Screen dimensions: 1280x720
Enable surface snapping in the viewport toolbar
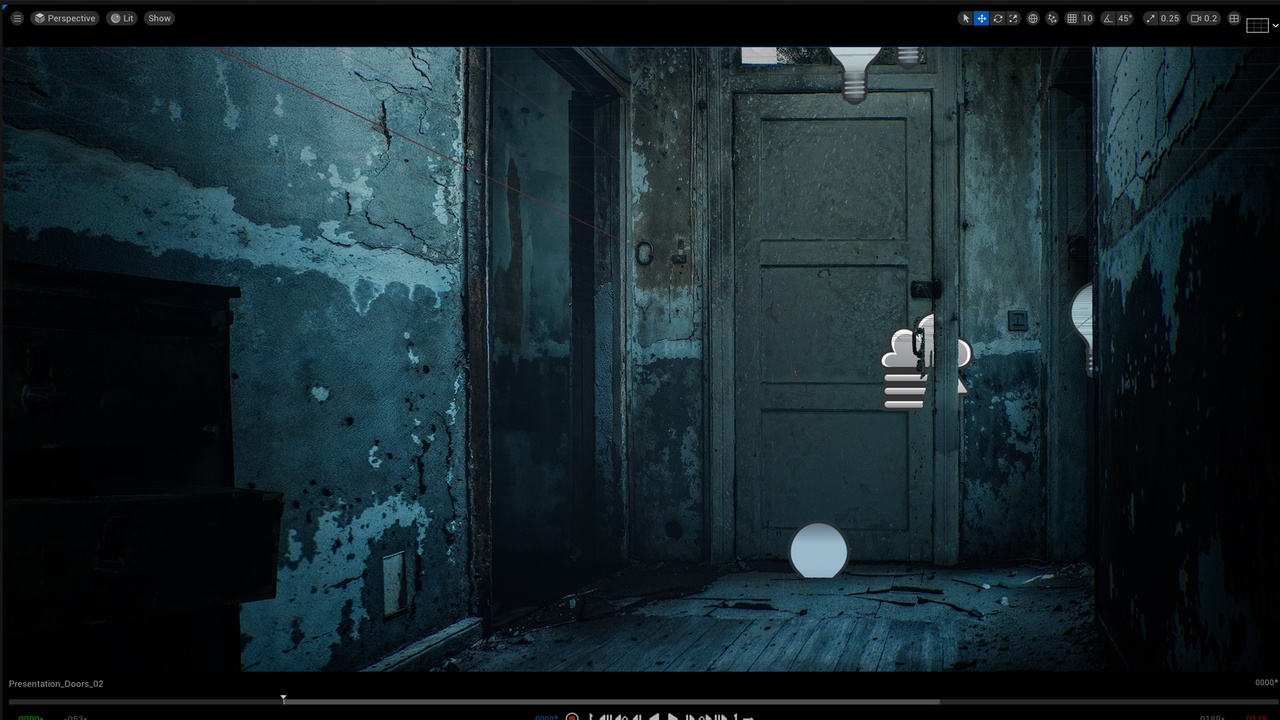(1052, 18)
